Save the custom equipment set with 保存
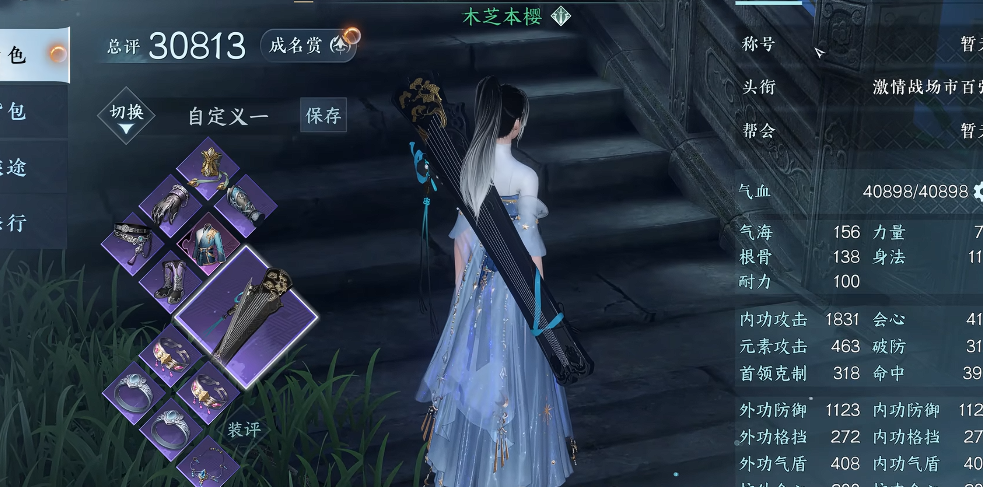This screenshot has height=487, width=983. pyautogui.click(x=323, y=115)
